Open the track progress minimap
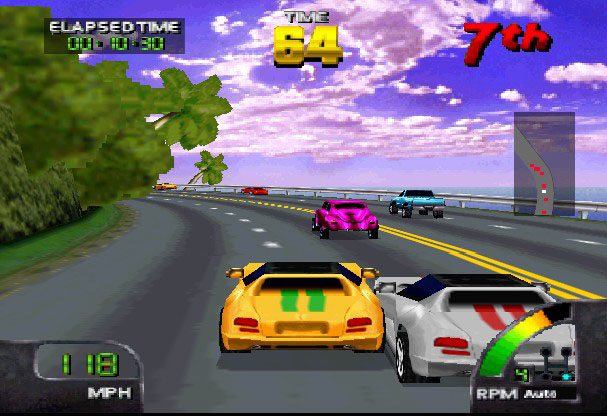Viewport: 607px width, 416px height. click(545, 164)
